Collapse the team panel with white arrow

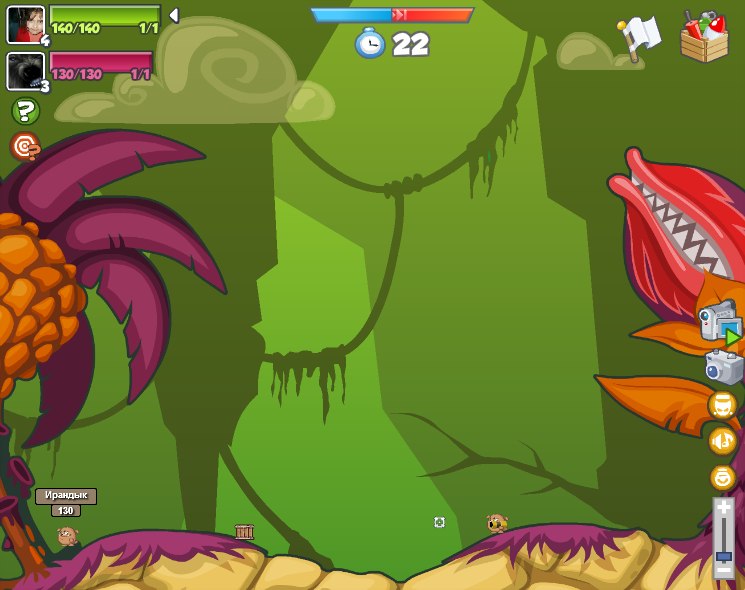[174, 16]
